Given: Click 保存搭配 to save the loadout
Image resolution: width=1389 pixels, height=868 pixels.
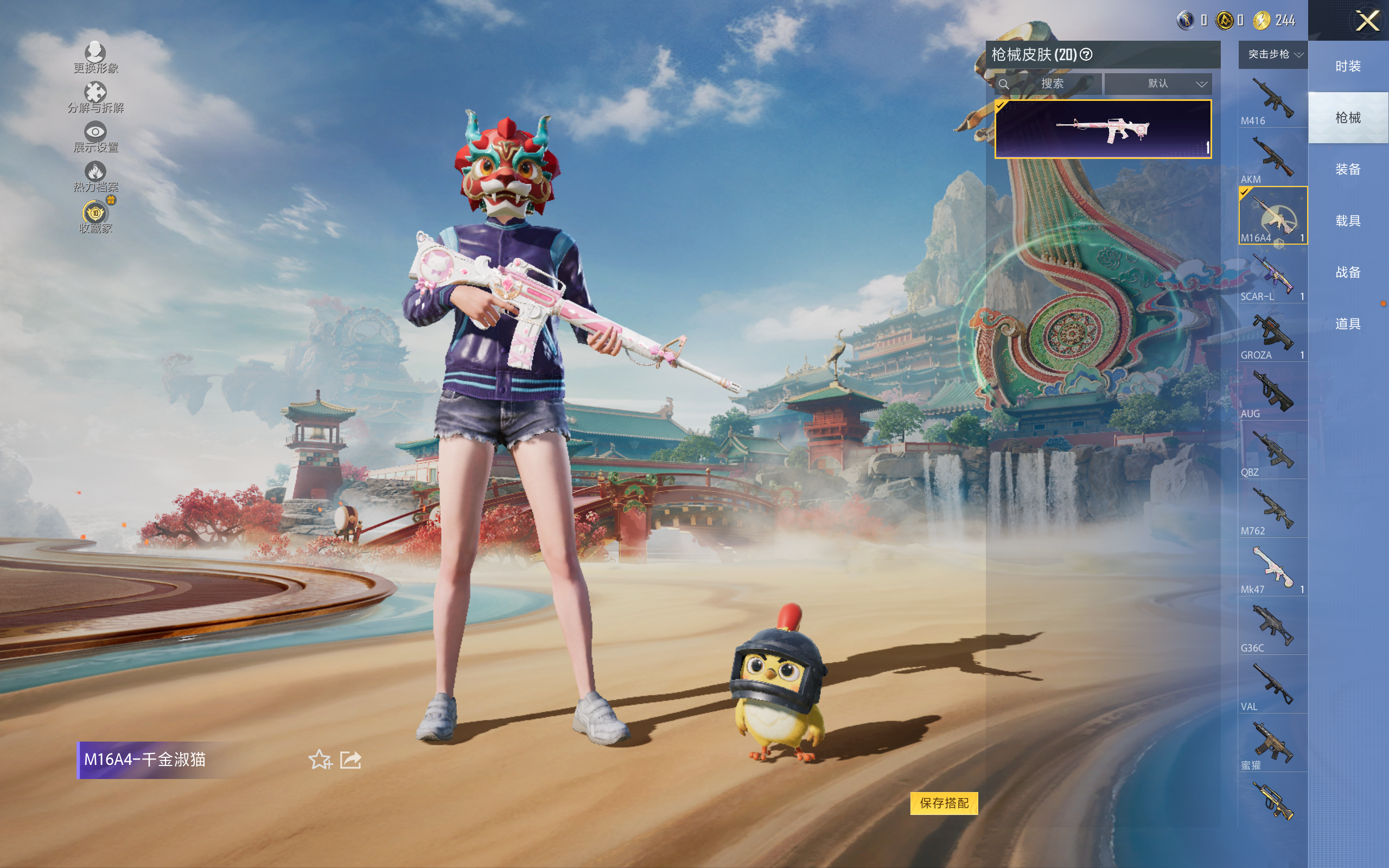Looking at the screenshot, I should [944, 802].
